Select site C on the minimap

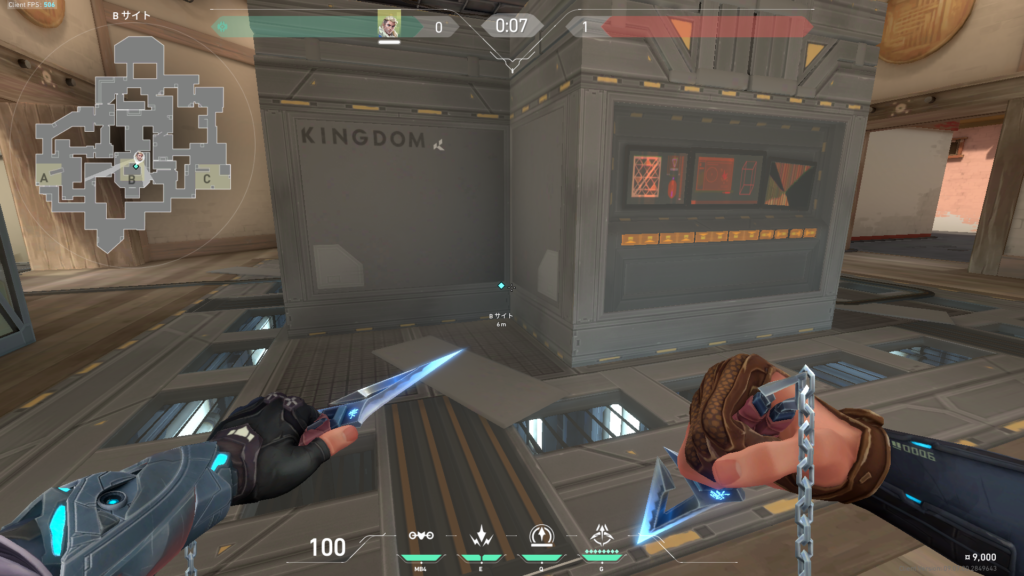coord(206,179)
